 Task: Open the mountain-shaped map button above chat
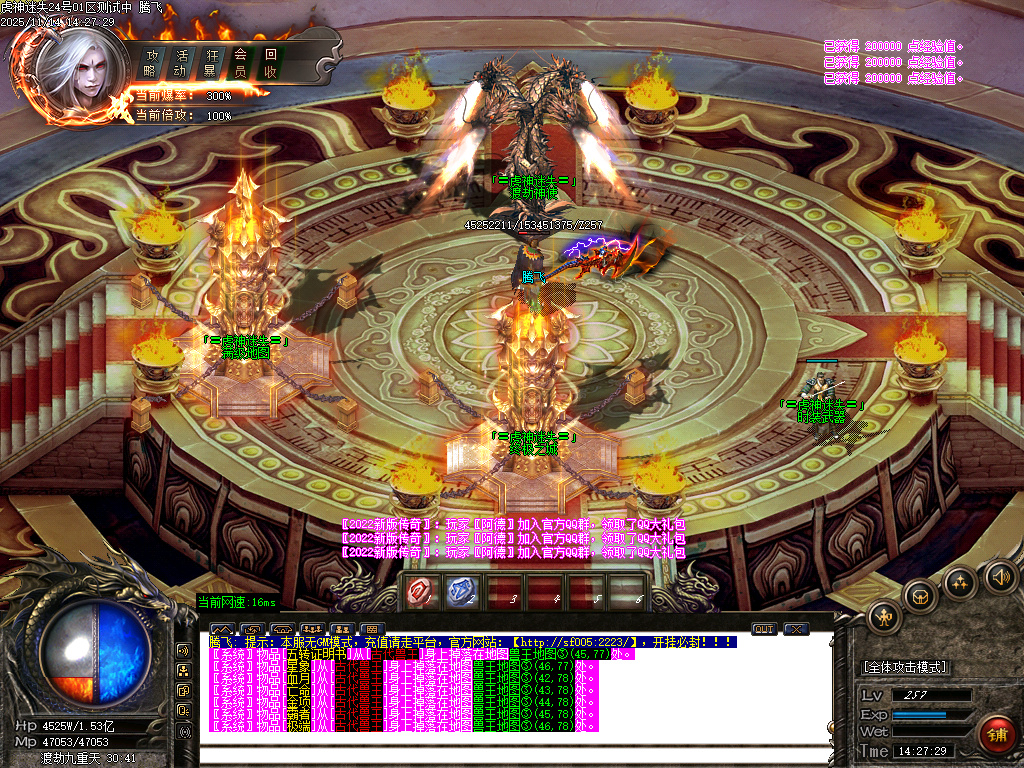pos(221,629)
